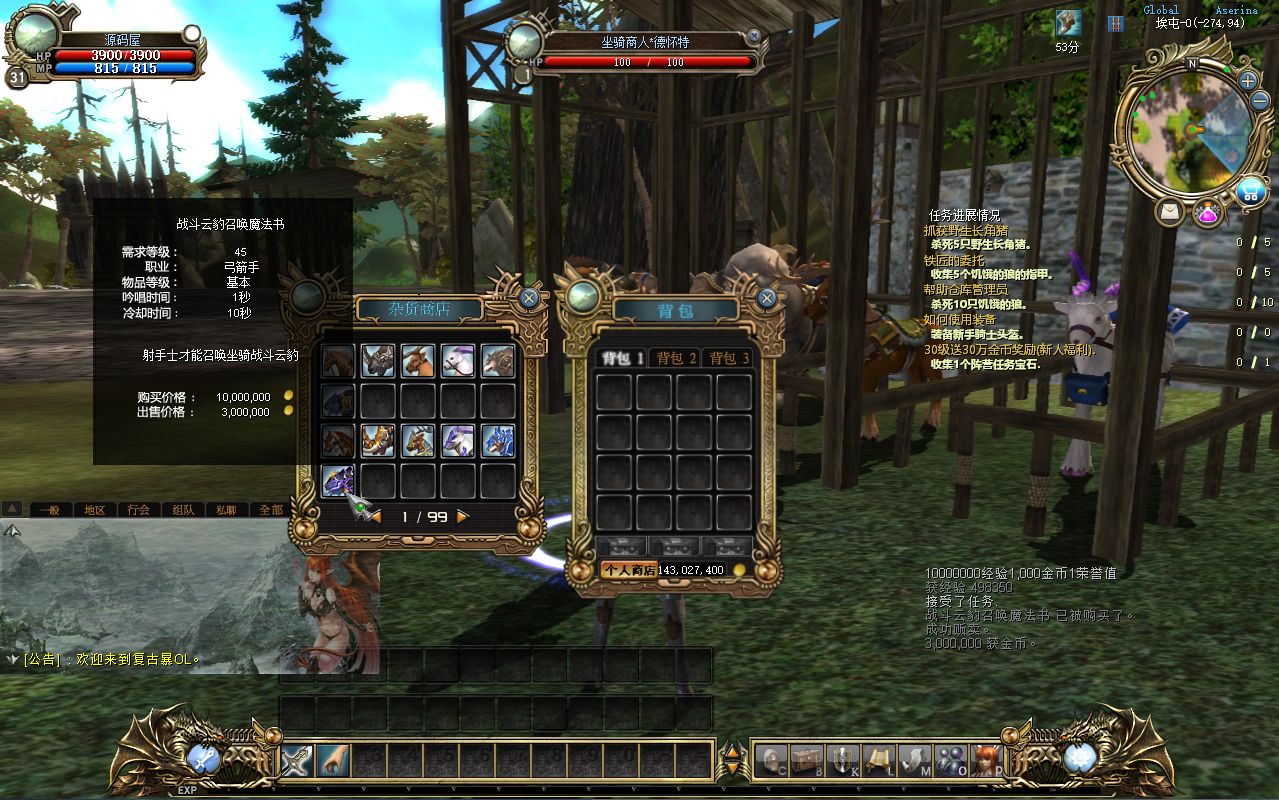
Task: Select the sword attack hotbar skill
Action: click(297, 760)
